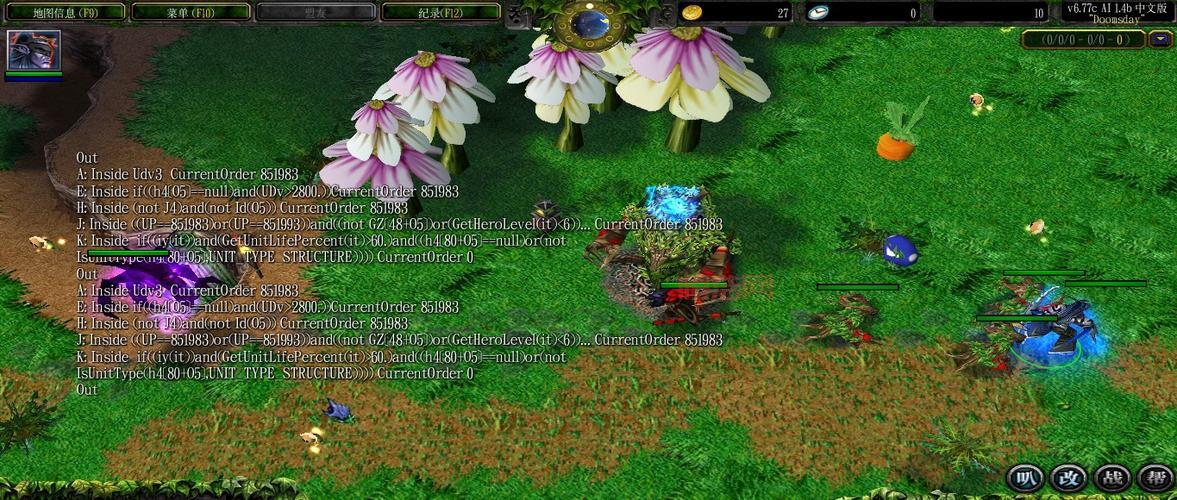1177x500 pixels.
Task: Select the hero portrait icon
Action: (34, 49)
